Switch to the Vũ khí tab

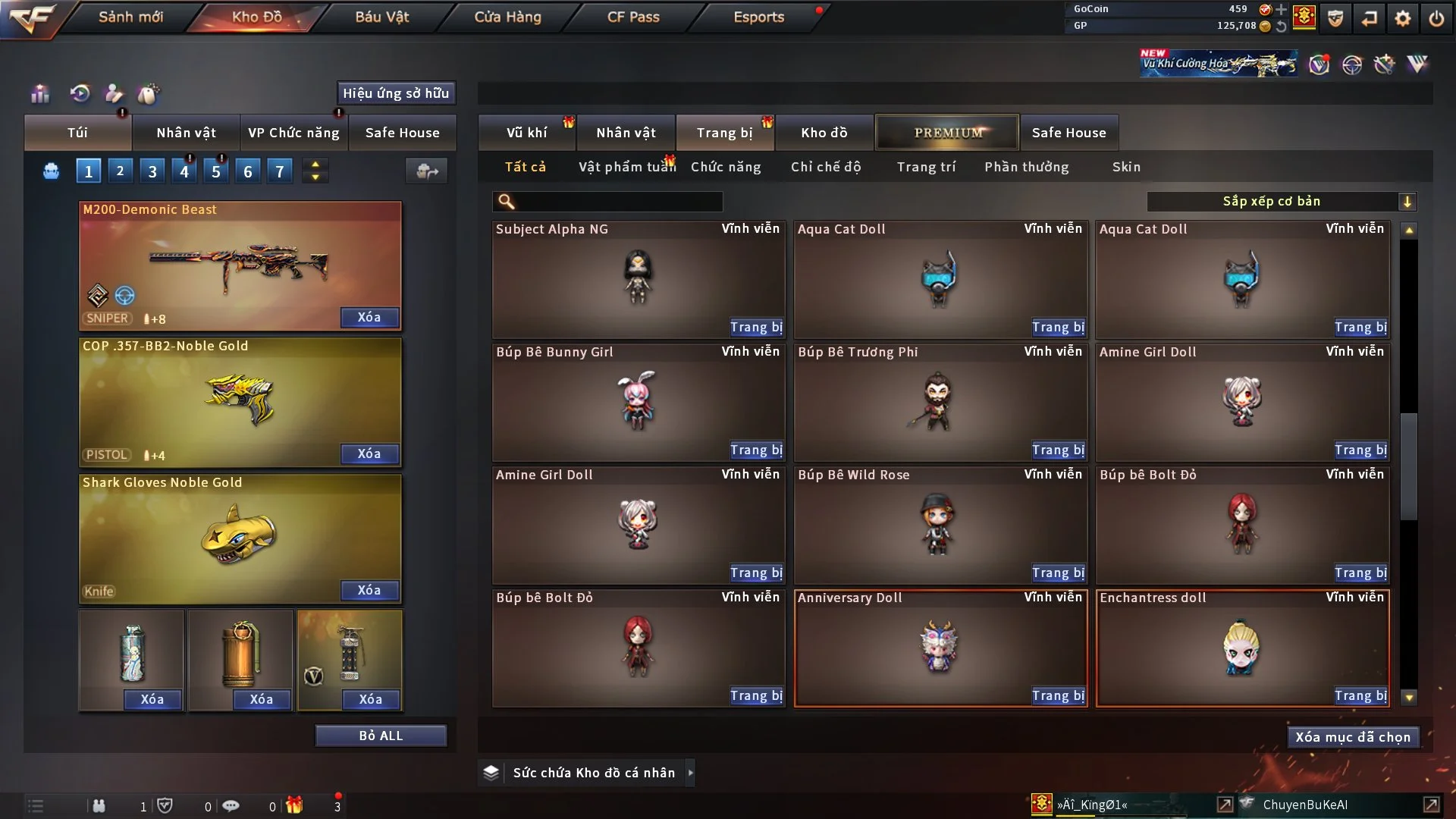coord(526,133)
